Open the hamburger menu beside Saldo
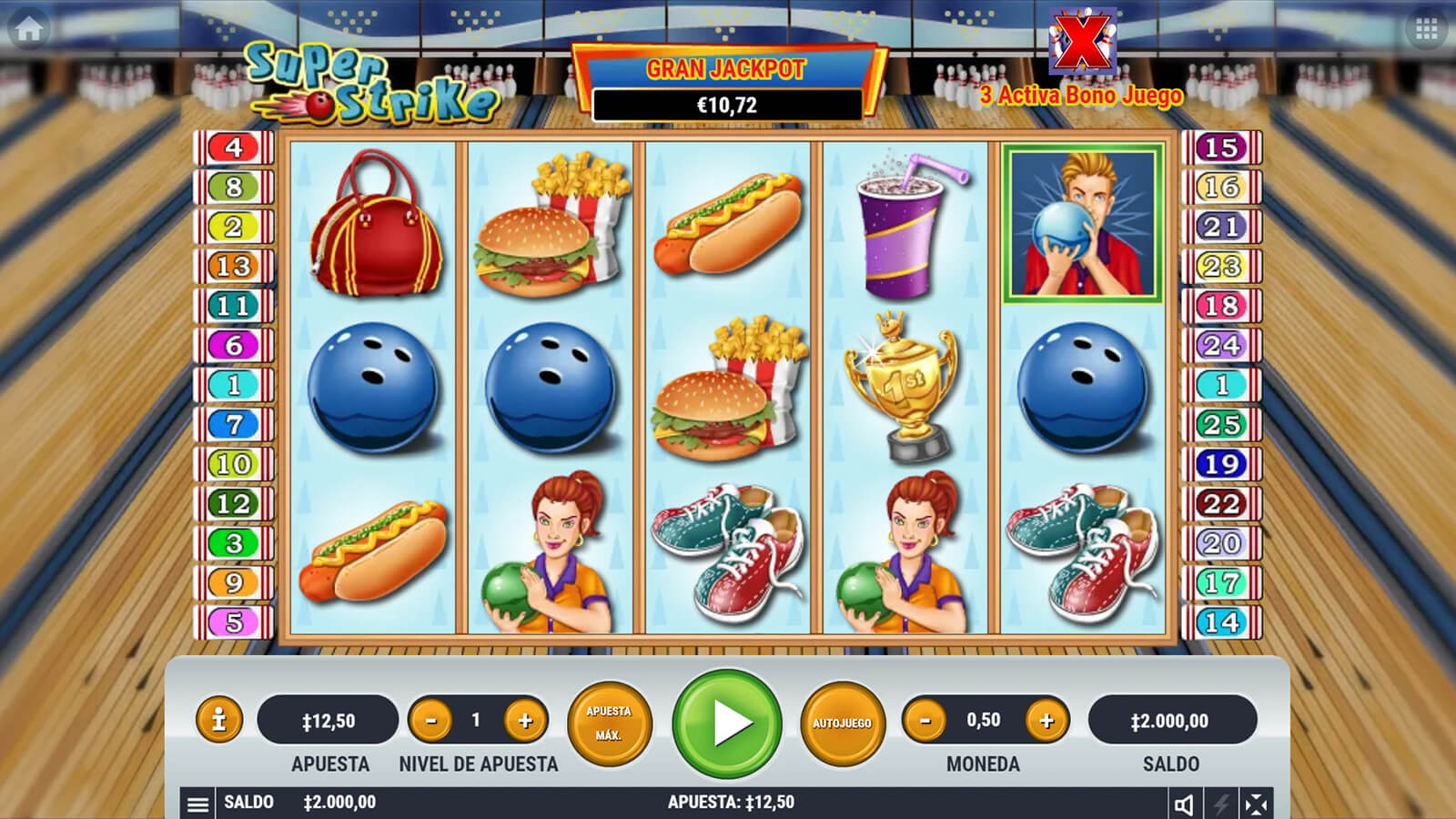This screenshot has height=819, width=1456. [x=197, y=804]
